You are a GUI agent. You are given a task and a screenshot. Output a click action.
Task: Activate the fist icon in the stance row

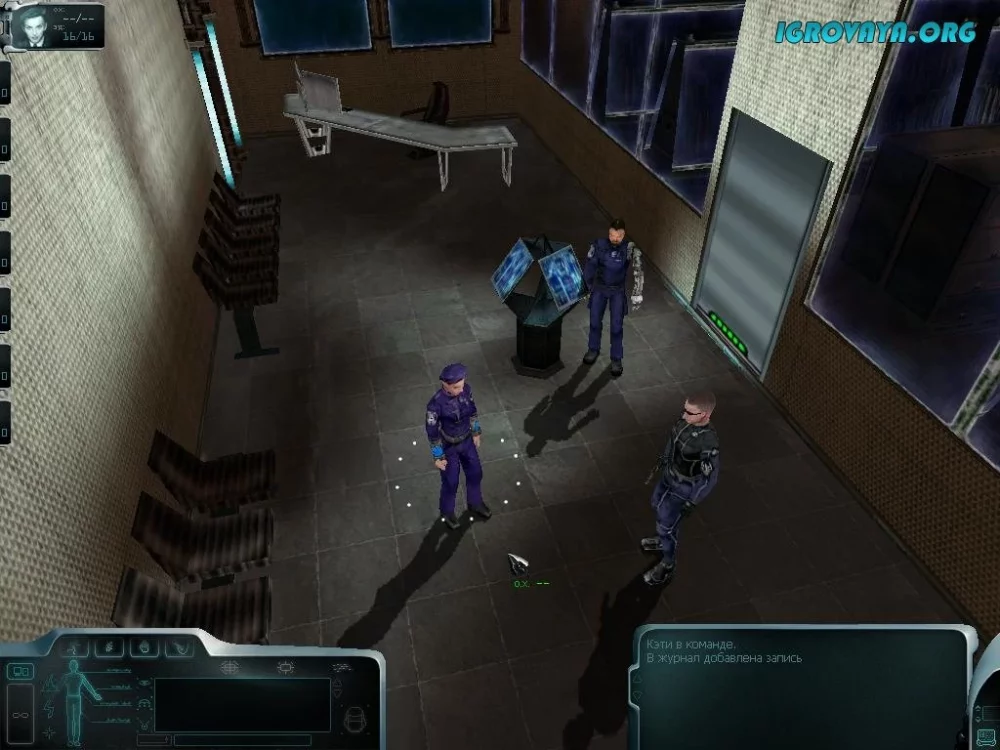pyautogui.click(x=145, y=648)
